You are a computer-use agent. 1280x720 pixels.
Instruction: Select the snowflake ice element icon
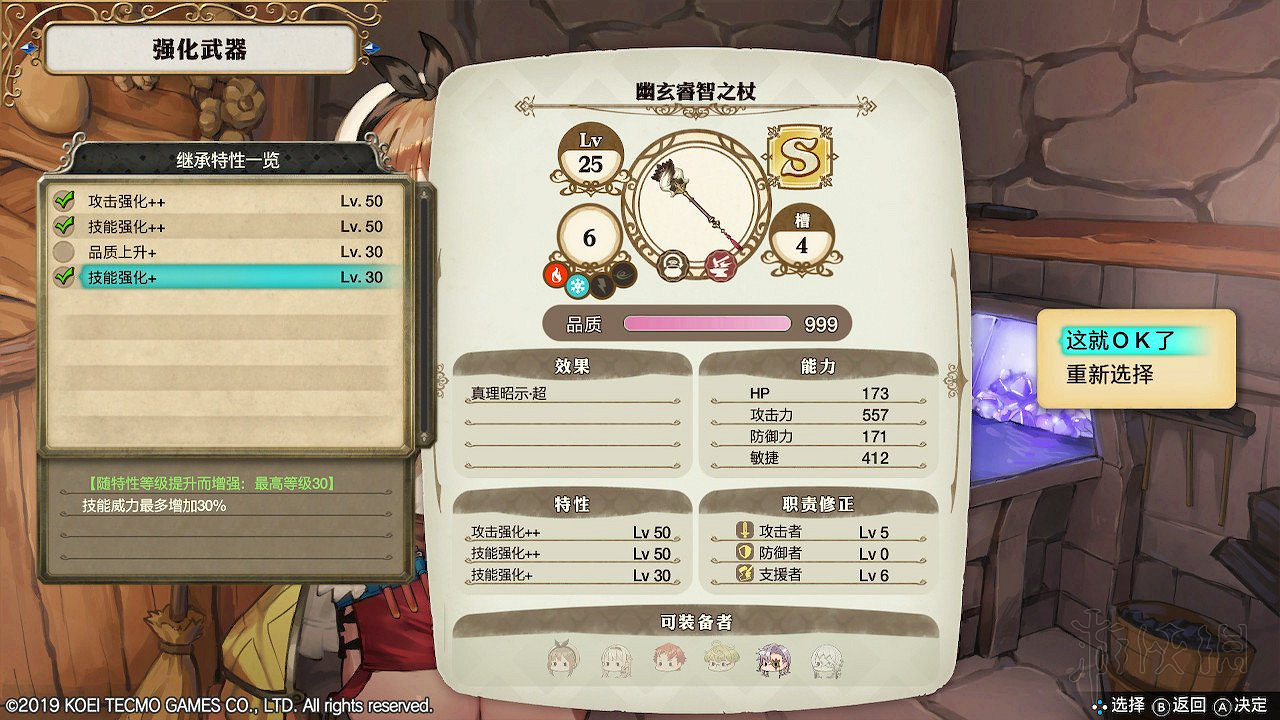click(x=578, y=285)
